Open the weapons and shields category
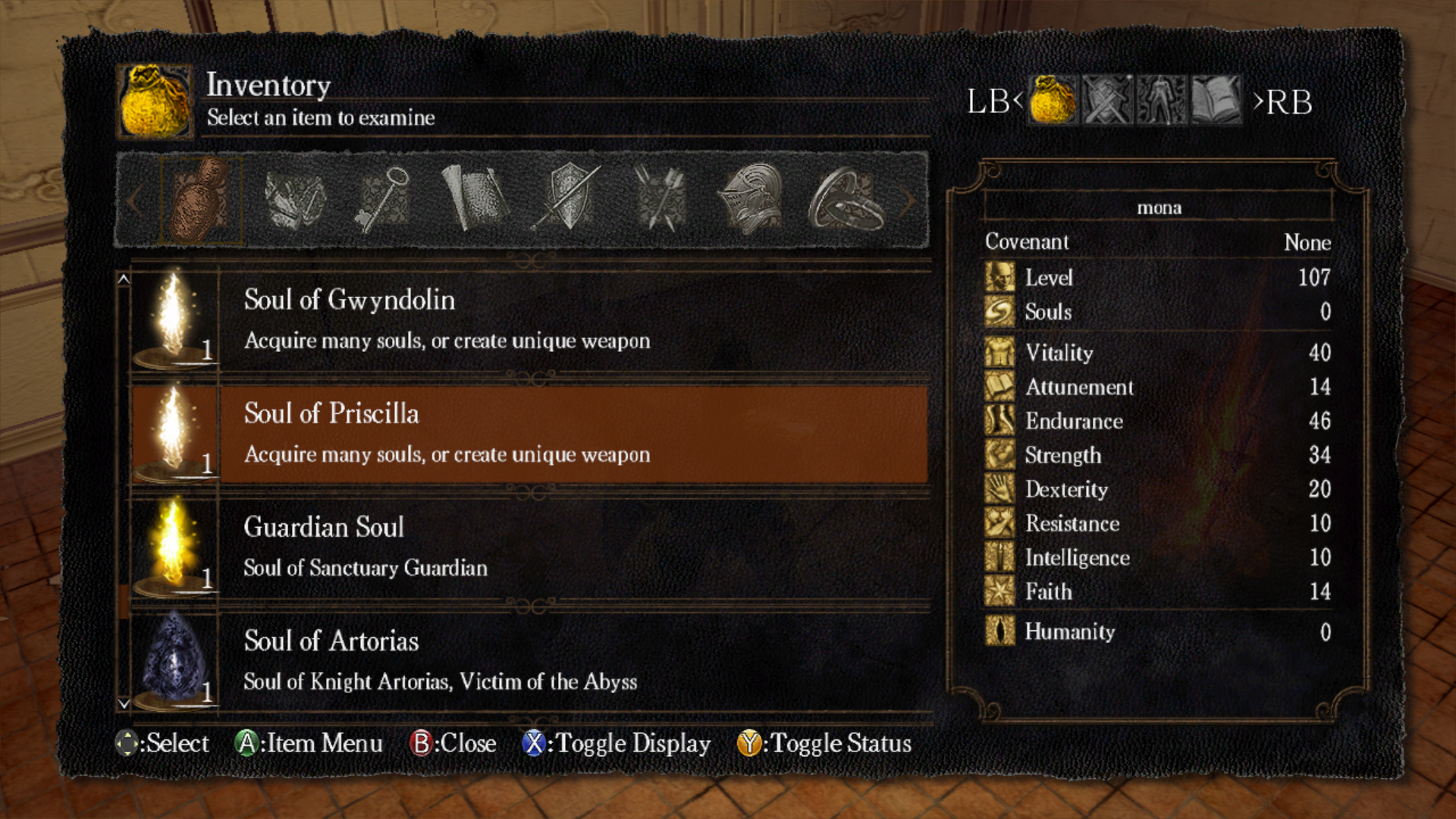This screenshot has width=1456, height=819. point(567,200)
